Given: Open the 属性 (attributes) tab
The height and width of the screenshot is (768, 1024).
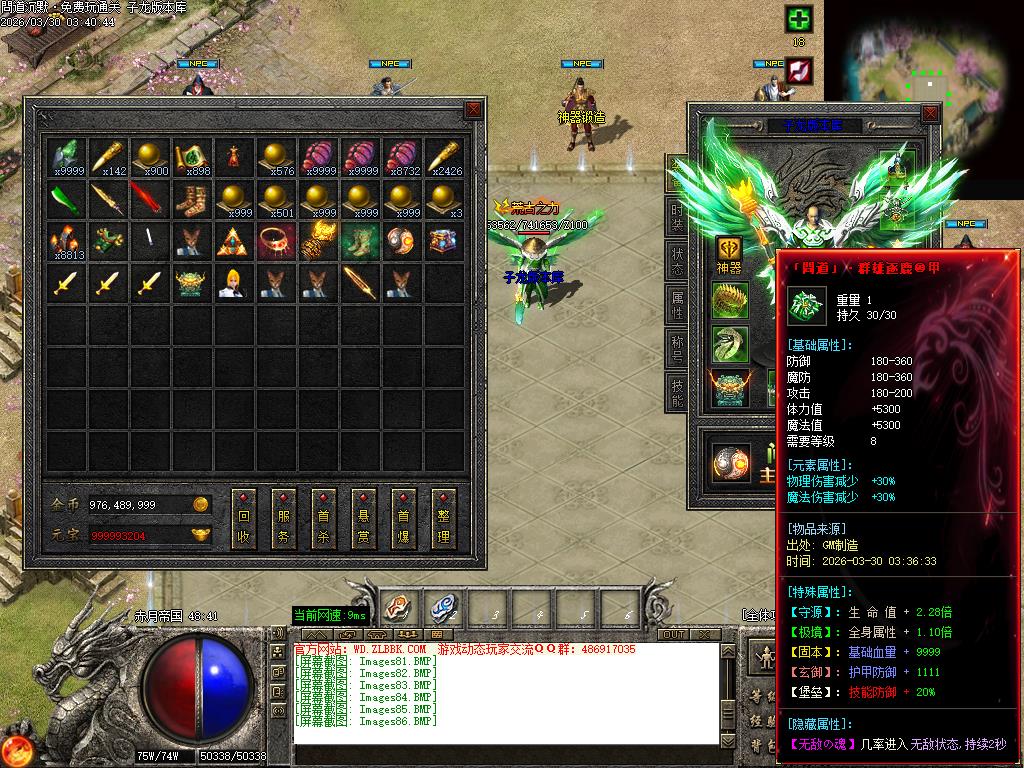Looking at the screenshot, I should [x=677, y=307].
